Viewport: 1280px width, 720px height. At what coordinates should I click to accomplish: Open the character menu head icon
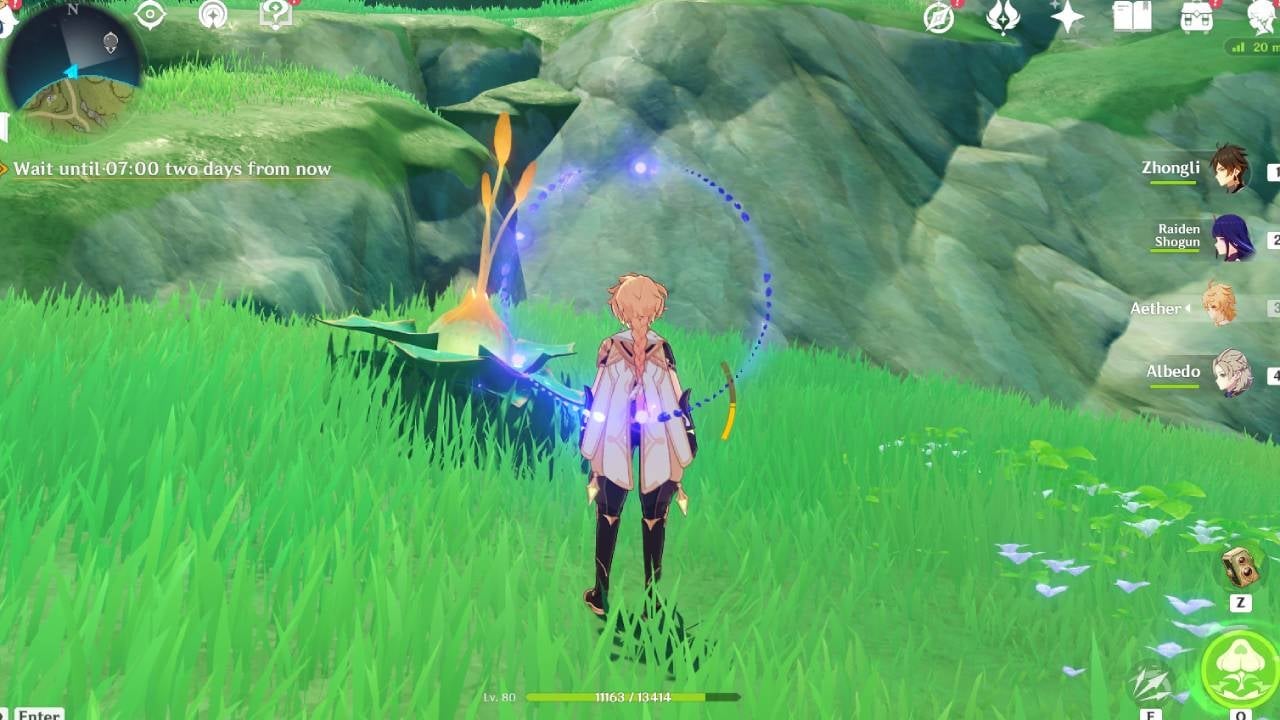pos(1257,18)
